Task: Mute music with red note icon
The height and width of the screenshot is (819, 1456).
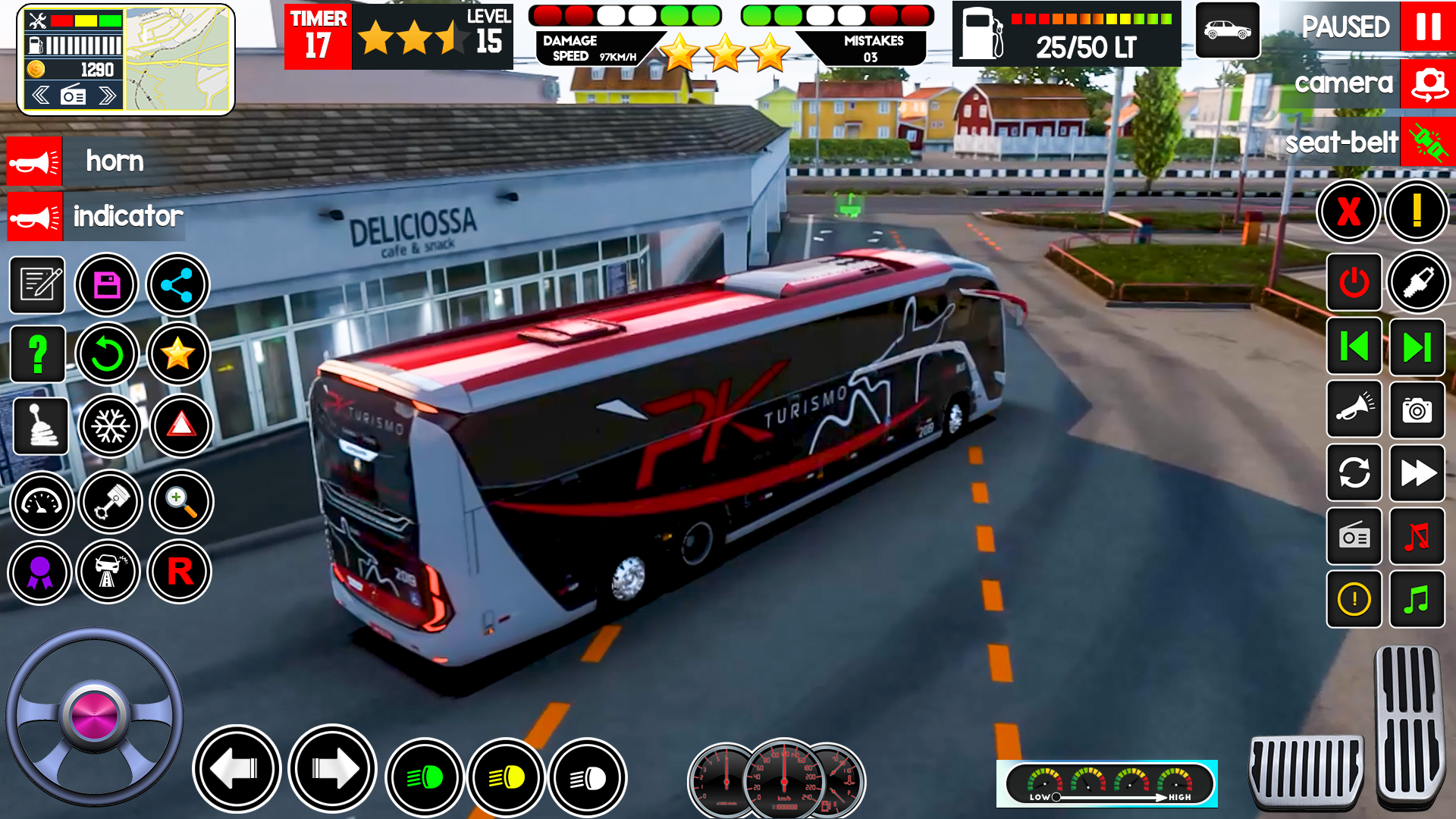Action: tap(1417, 537)
